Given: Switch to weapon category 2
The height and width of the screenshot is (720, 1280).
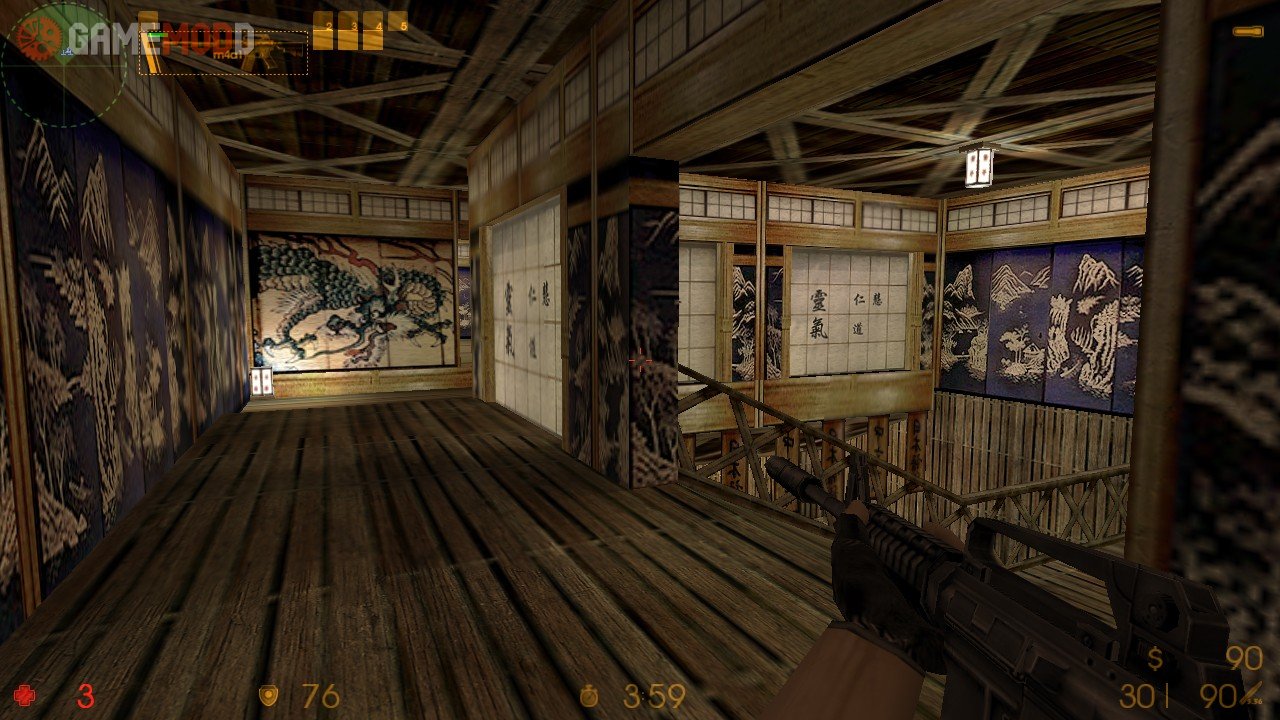Looking at the screenshot, I should click(x=323, y=30).
